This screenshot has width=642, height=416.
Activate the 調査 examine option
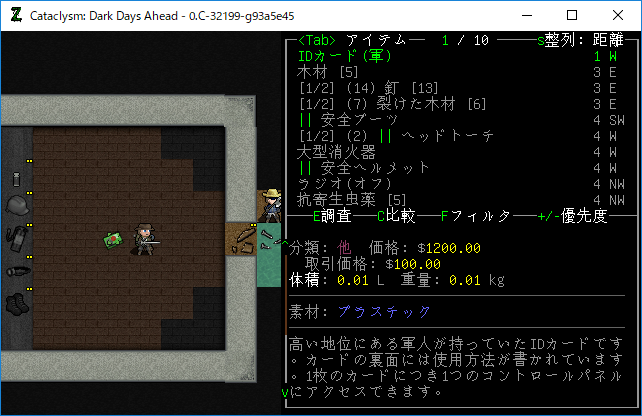click(x=335, y=216)
